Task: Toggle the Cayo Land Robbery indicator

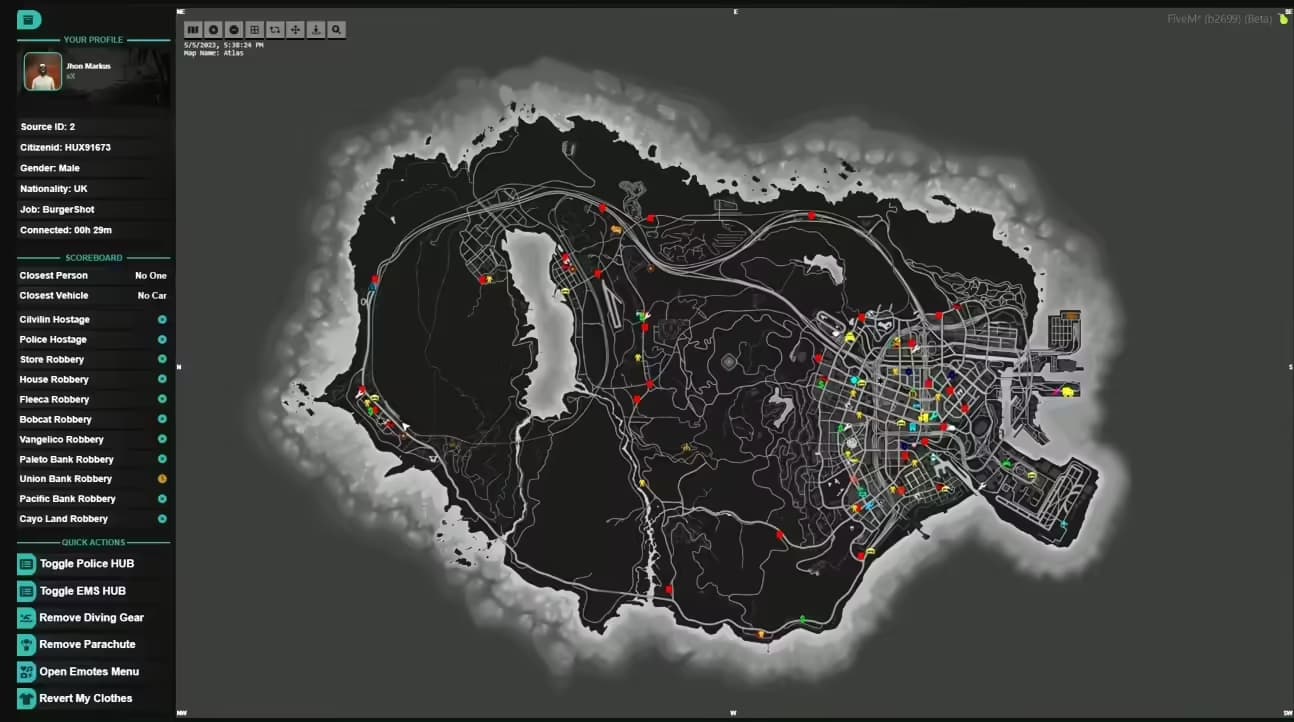Action: 163,518
